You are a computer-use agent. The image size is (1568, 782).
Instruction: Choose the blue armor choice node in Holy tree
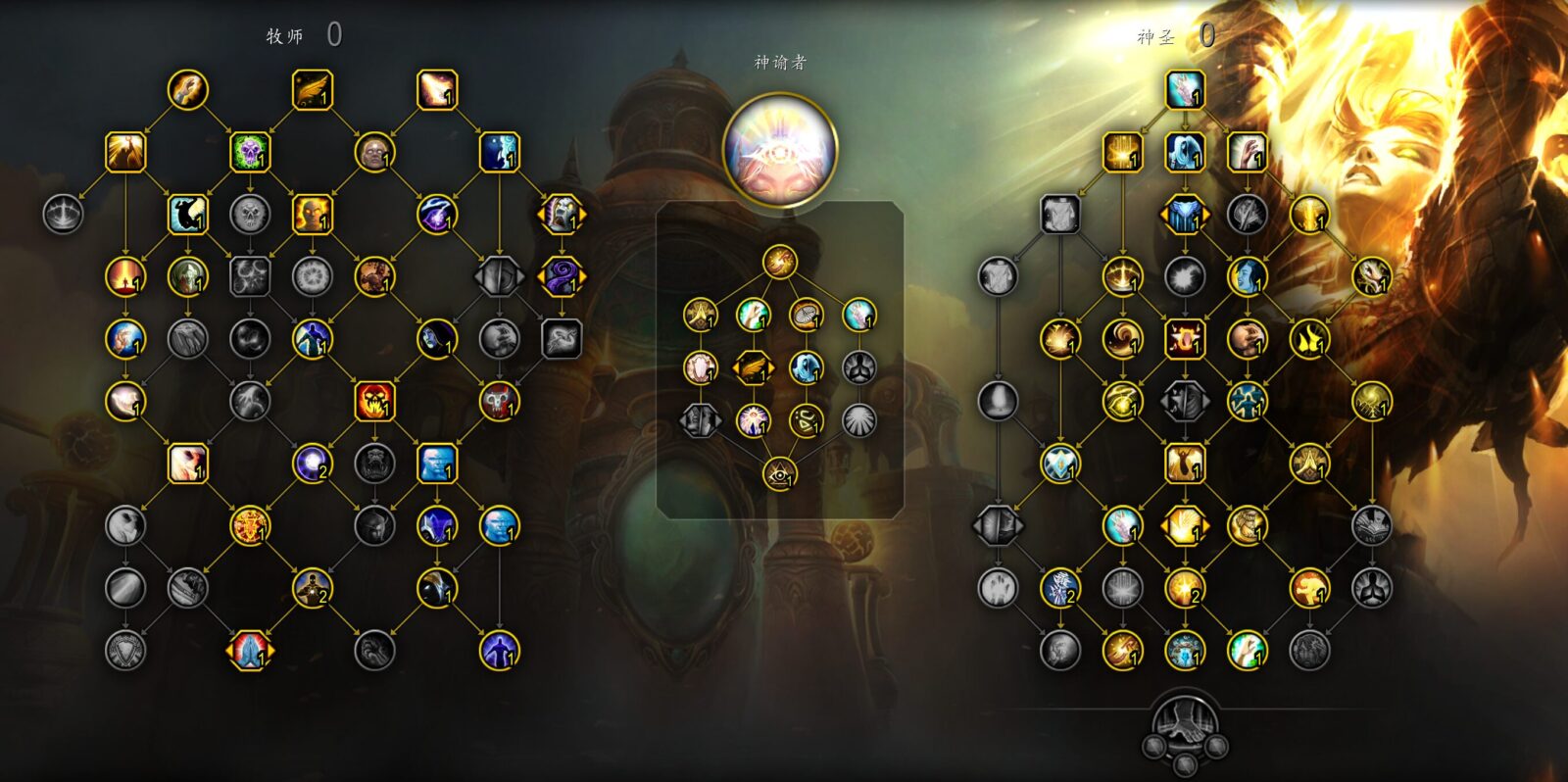coord(1185,215)
